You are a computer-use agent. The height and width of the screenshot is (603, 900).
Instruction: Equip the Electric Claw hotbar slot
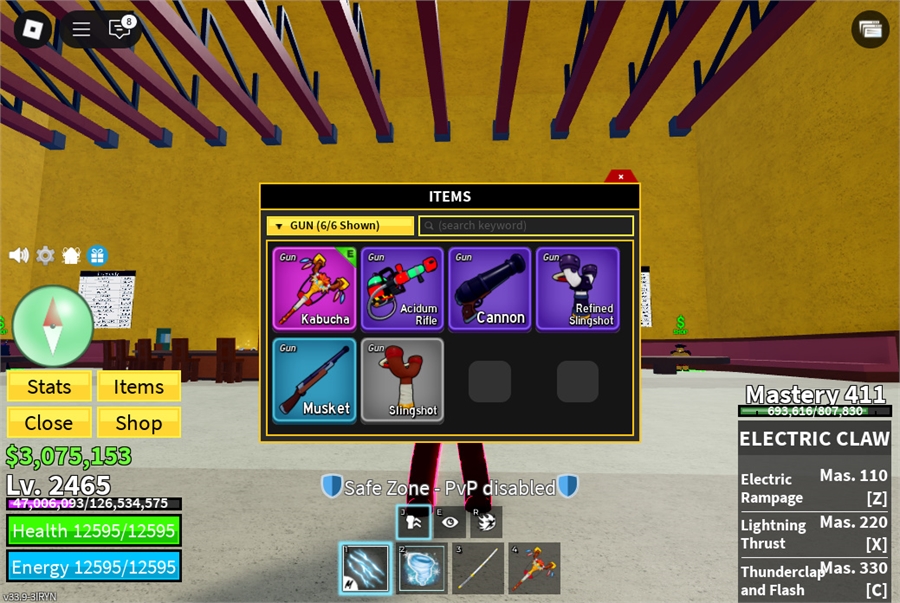click(x=365, y=569)
